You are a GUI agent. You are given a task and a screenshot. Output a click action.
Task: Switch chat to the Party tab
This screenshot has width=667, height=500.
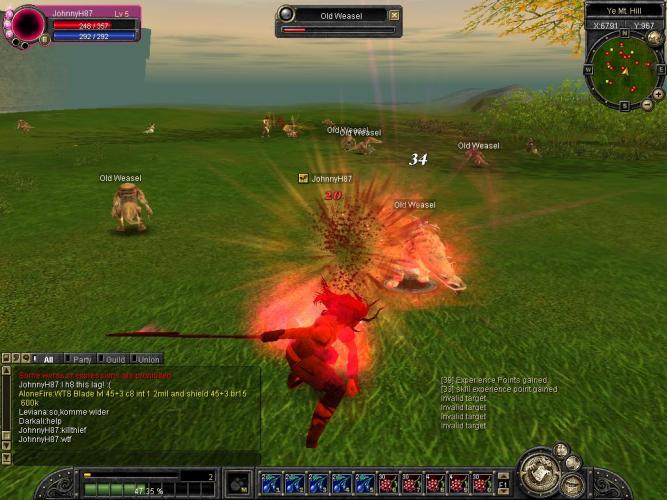click(x=81, y=359)
